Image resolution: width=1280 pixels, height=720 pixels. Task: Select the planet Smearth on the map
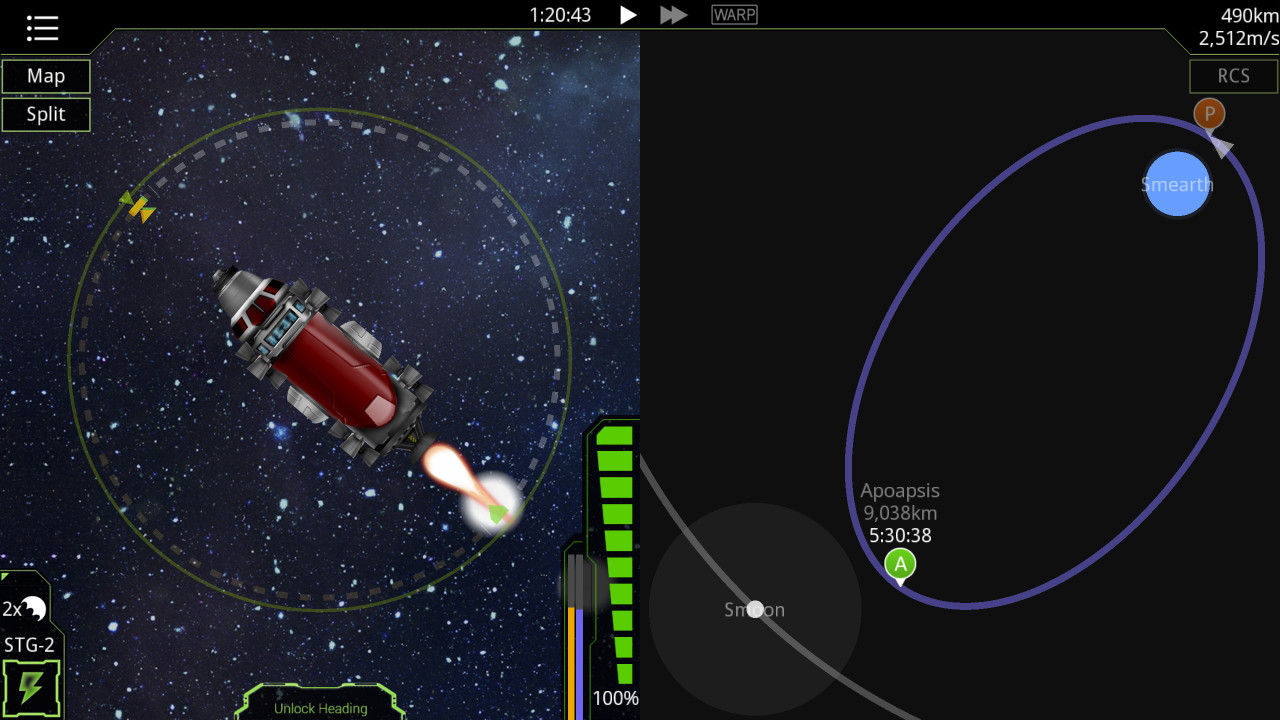[x=1177, y=184]
